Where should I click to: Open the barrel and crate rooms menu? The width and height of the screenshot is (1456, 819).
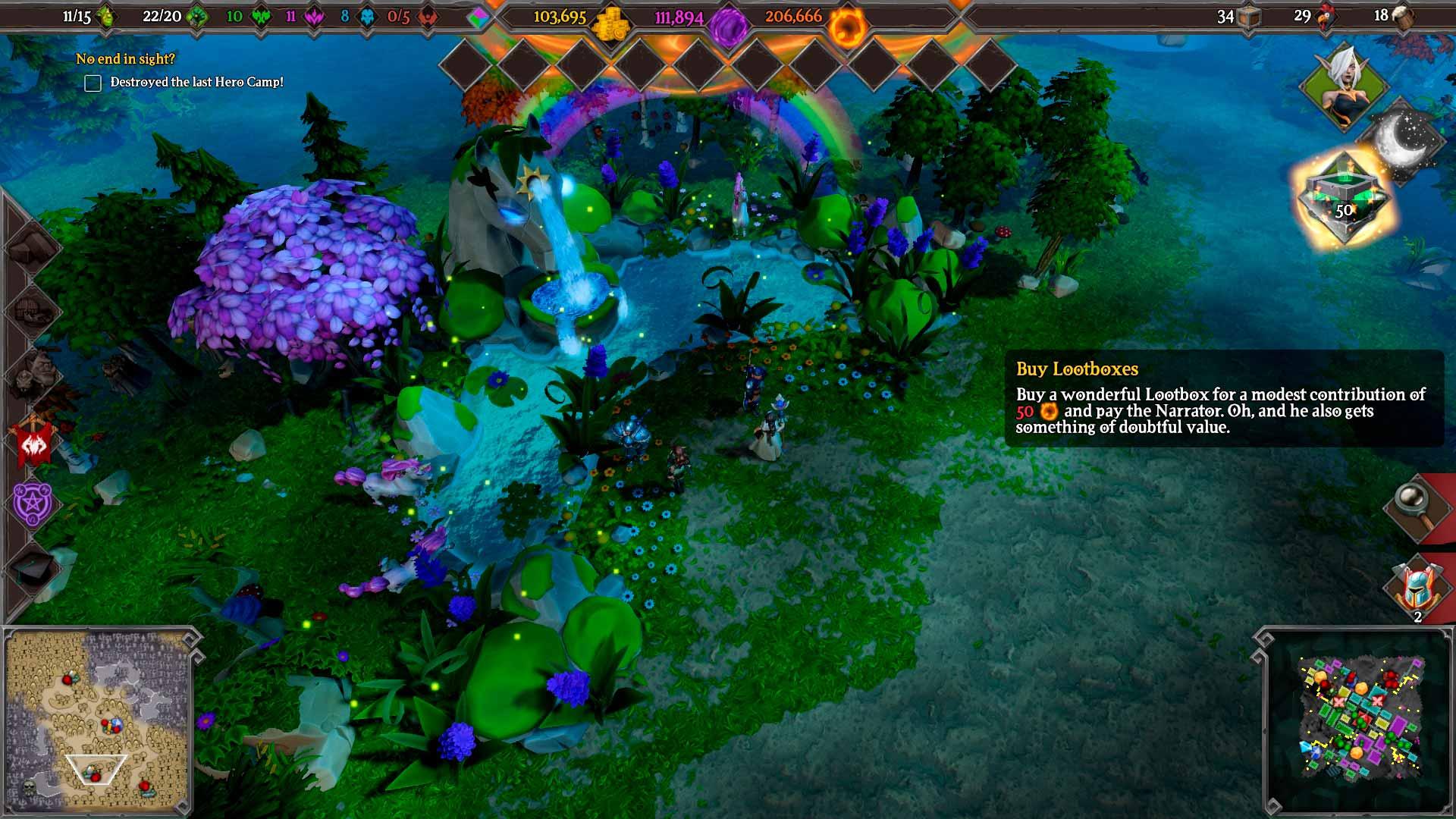32,311
